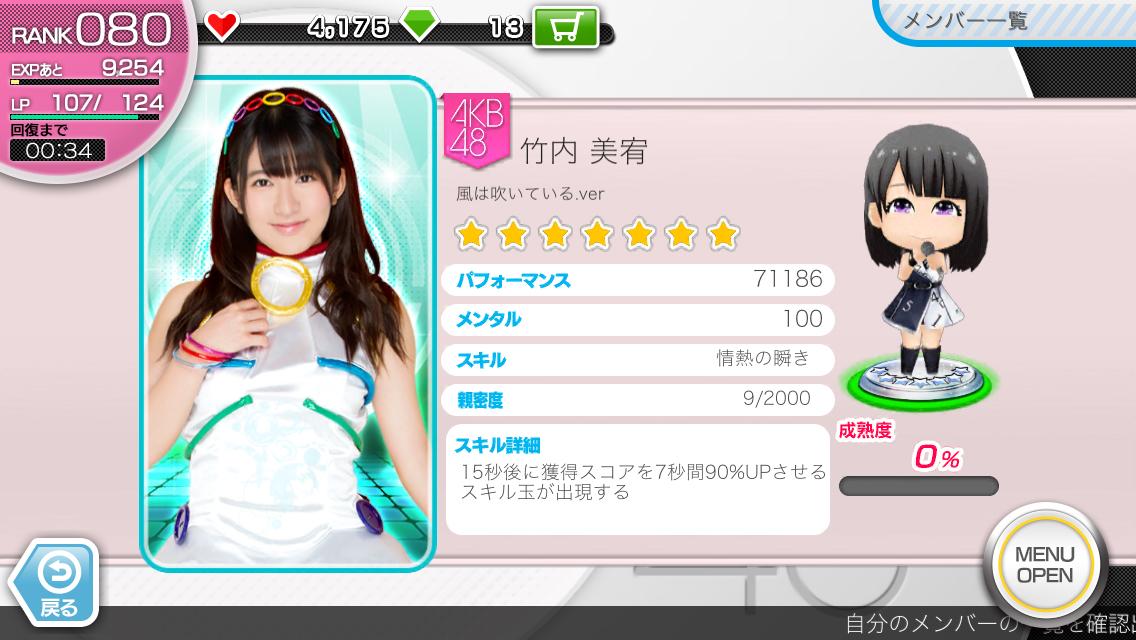Viewport: 1136px width, 640px height.
Task: Open the shop via green cart button
Action: pos(565,27)
